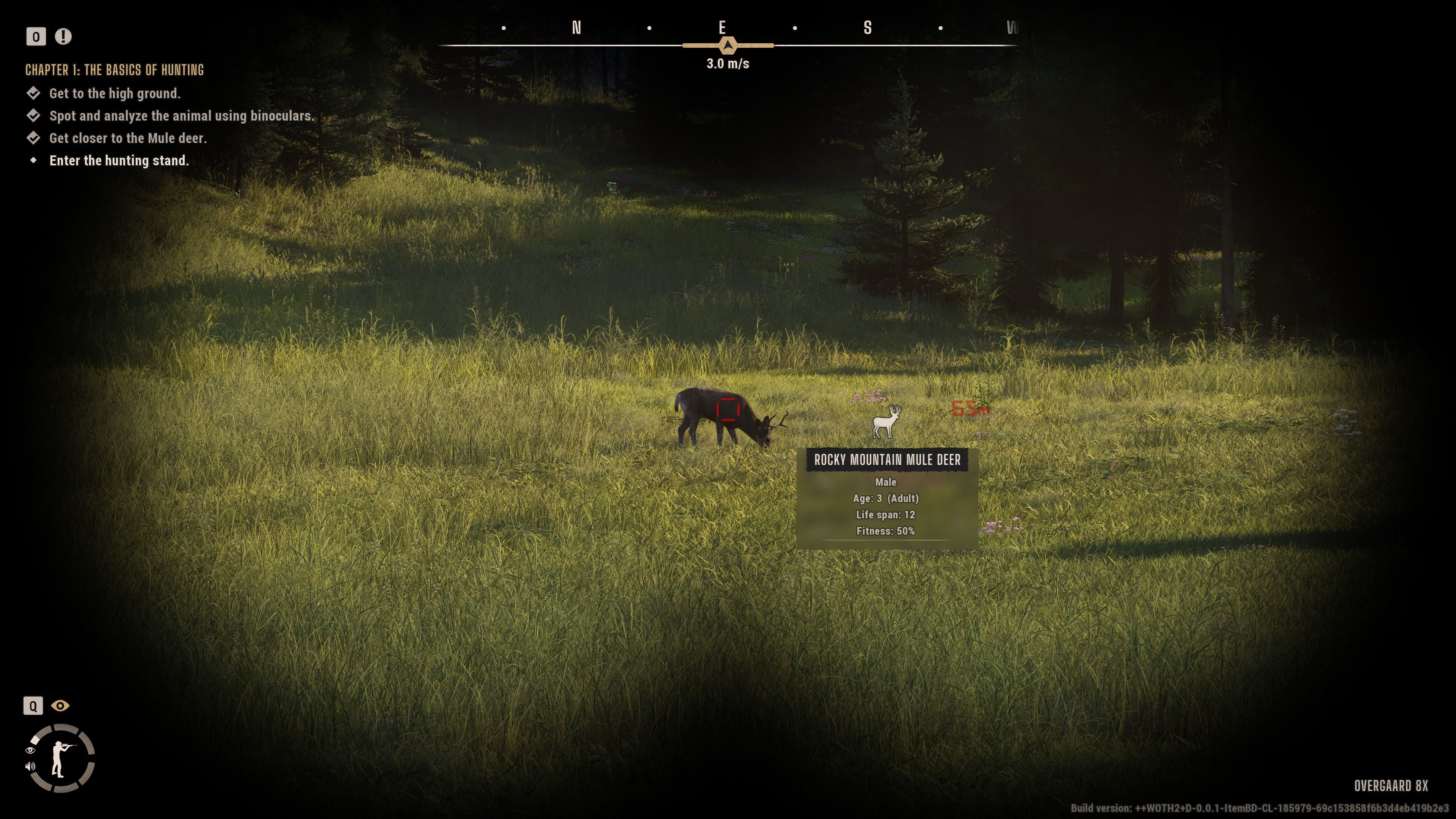Screen dimensions: 1456x819
Task: Select the binoculars spot and analyze objective
Action: pos(181,116)
